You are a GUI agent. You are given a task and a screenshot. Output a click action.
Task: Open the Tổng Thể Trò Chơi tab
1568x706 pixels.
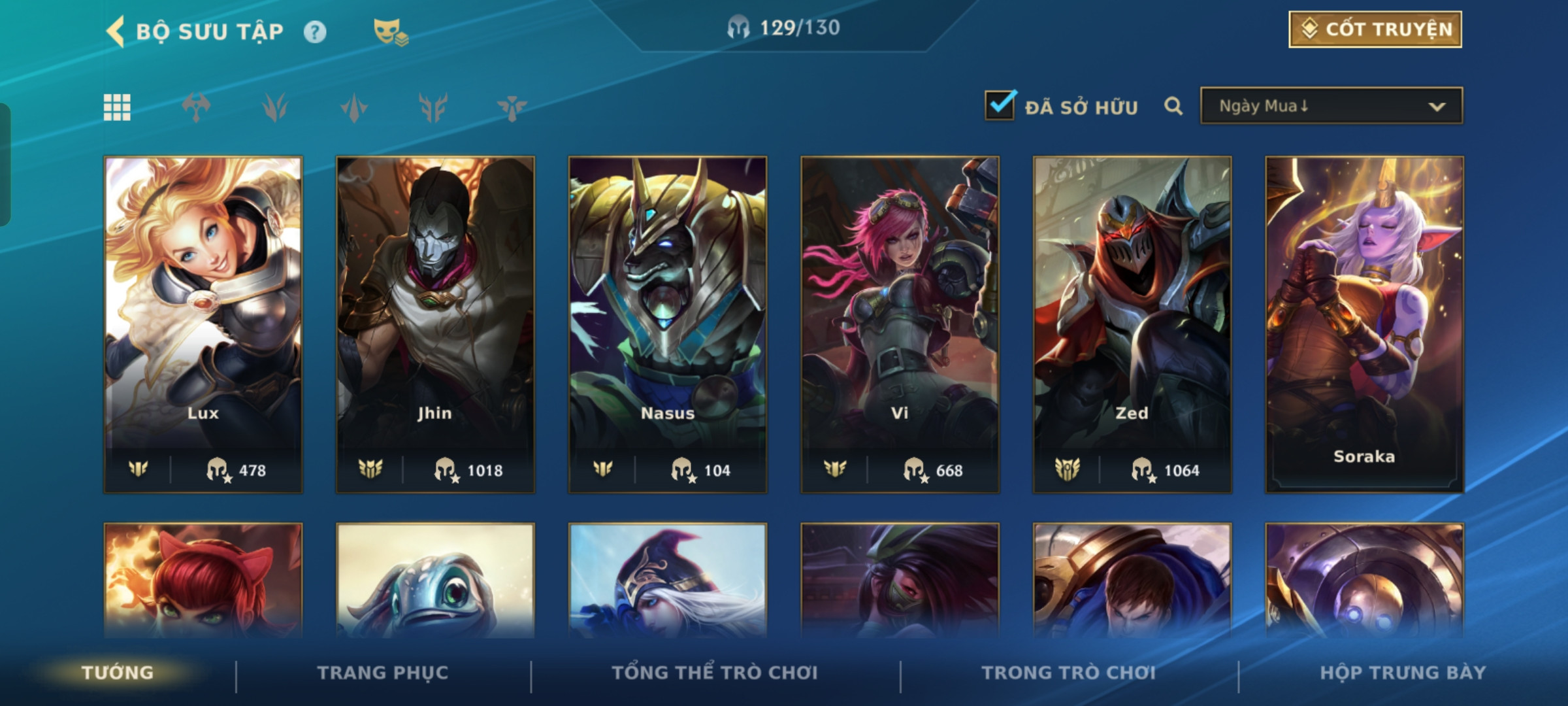[715, 673]
